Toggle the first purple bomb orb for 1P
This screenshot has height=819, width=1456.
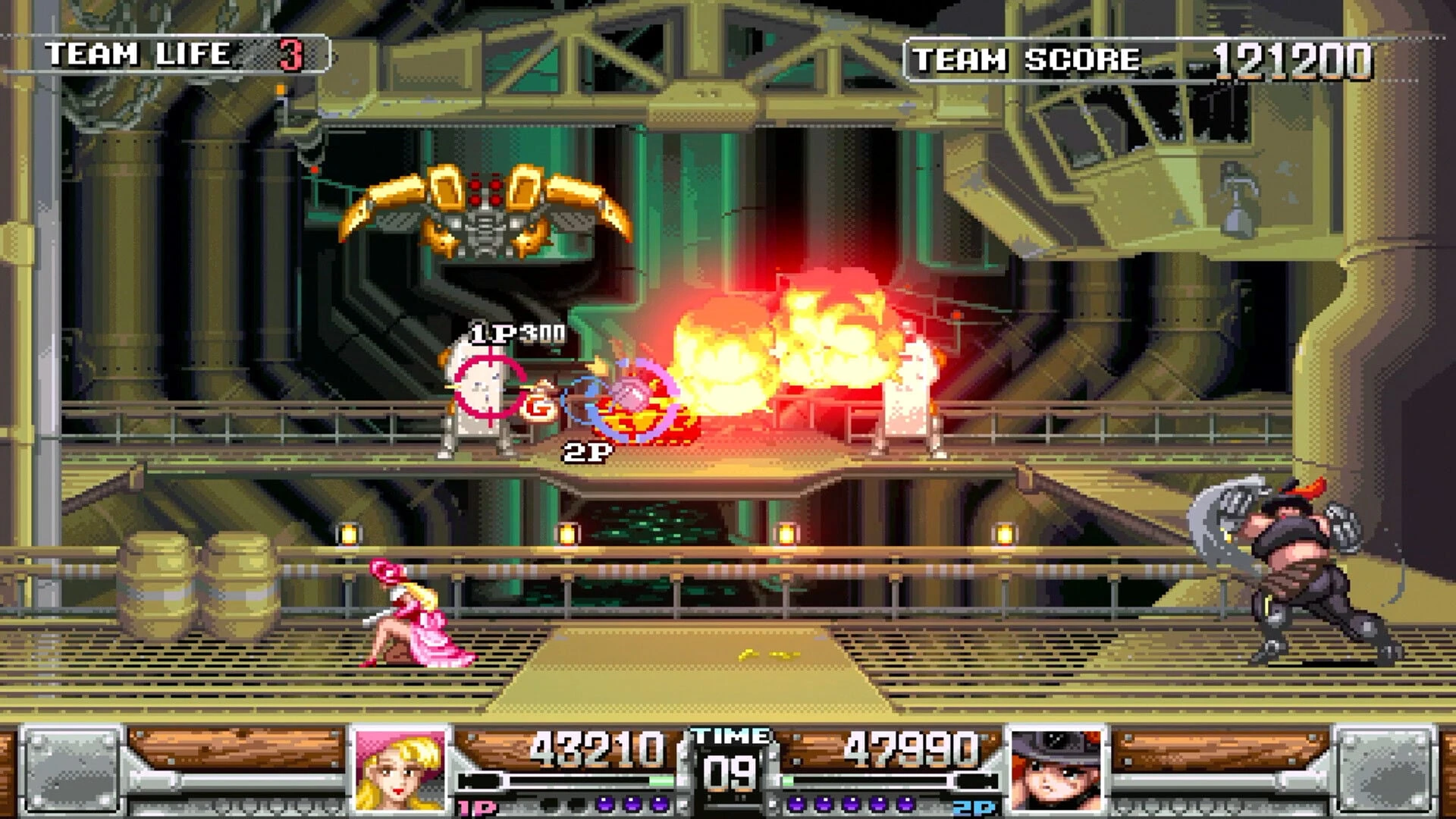tap(603, 802)
